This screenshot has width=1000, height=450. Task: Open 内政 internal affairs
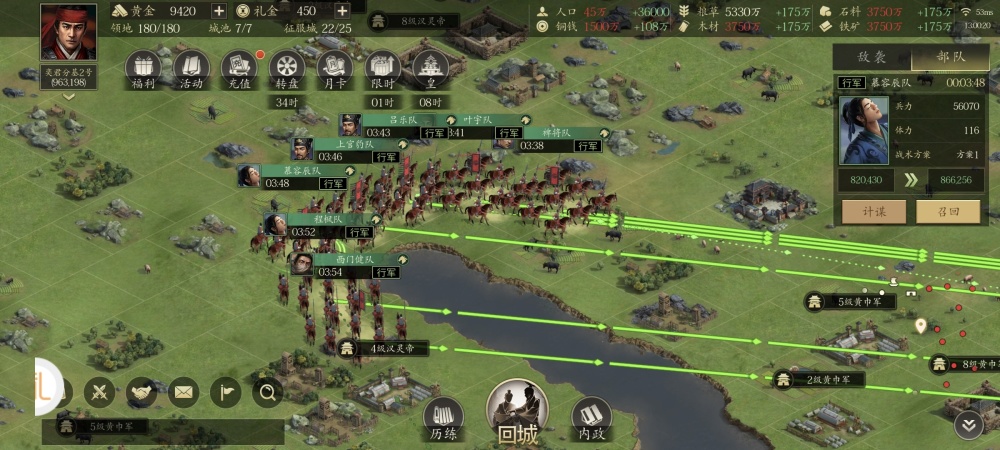pos(591,418)
